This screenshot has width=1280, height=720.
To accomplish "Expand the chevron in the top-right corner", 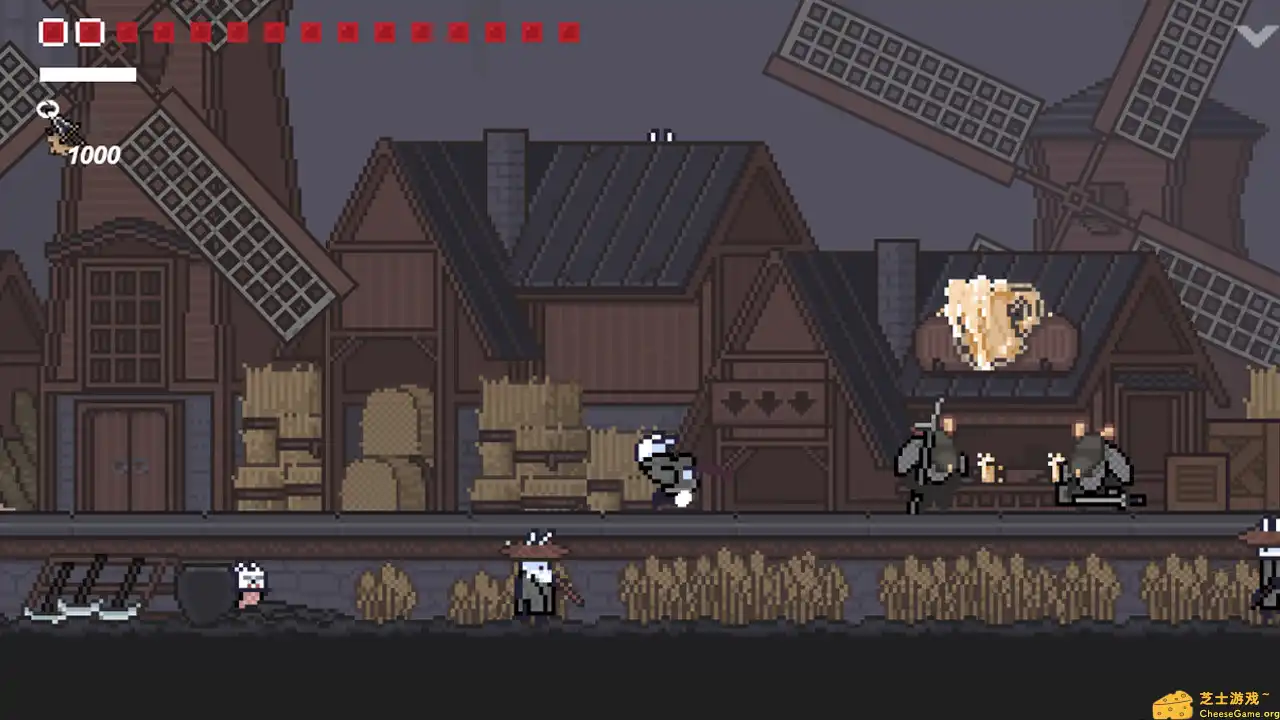I will [x=1256, y=36].
